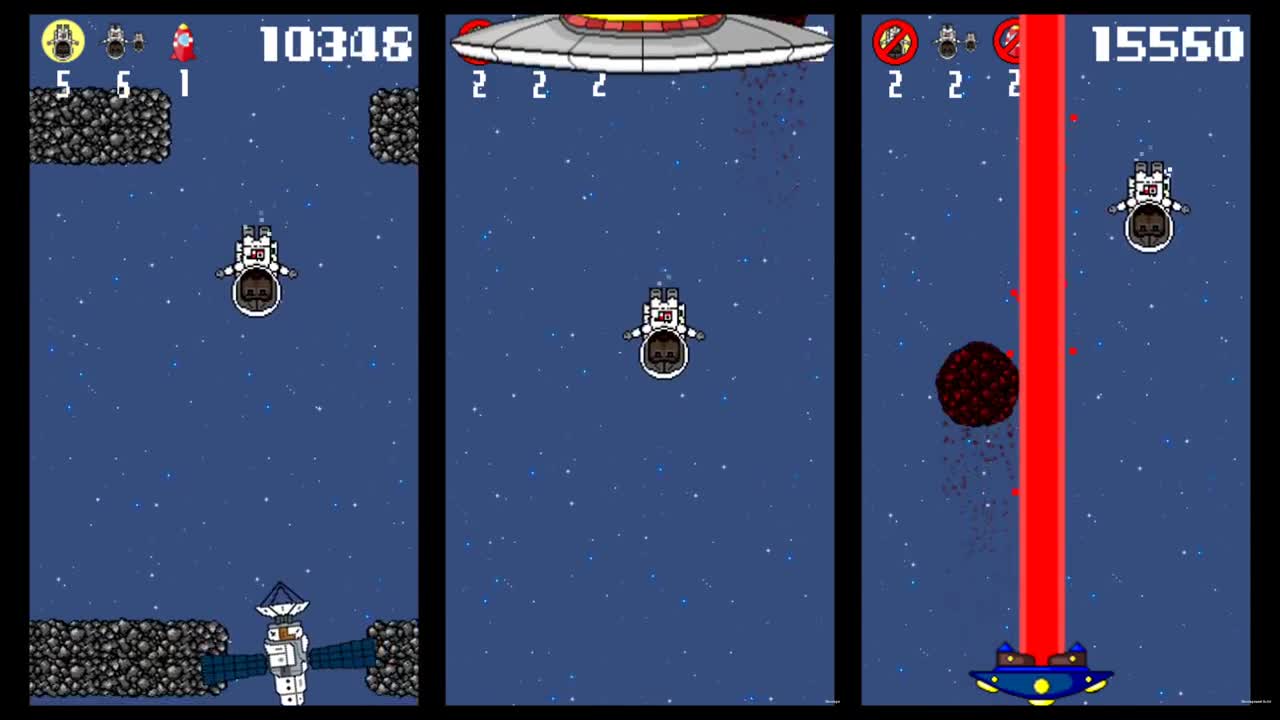Click the crossed-out rocket icon near the laser
This screenshot has width=1280, height=720.
click(1012, 42)
